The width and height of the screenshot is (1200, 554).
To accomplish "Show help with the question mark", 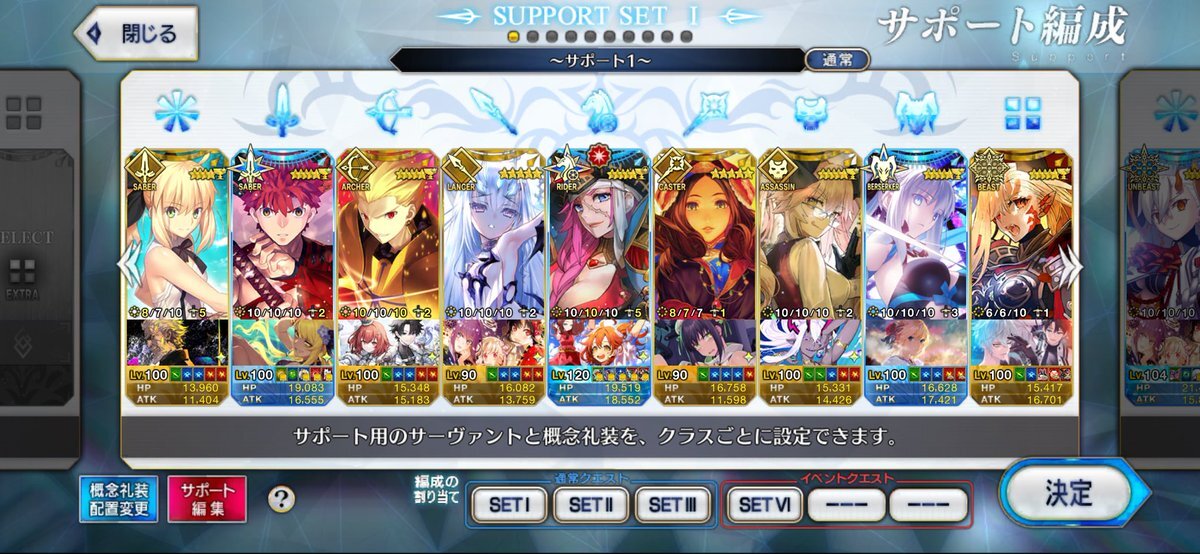I will tap(283, 500).
